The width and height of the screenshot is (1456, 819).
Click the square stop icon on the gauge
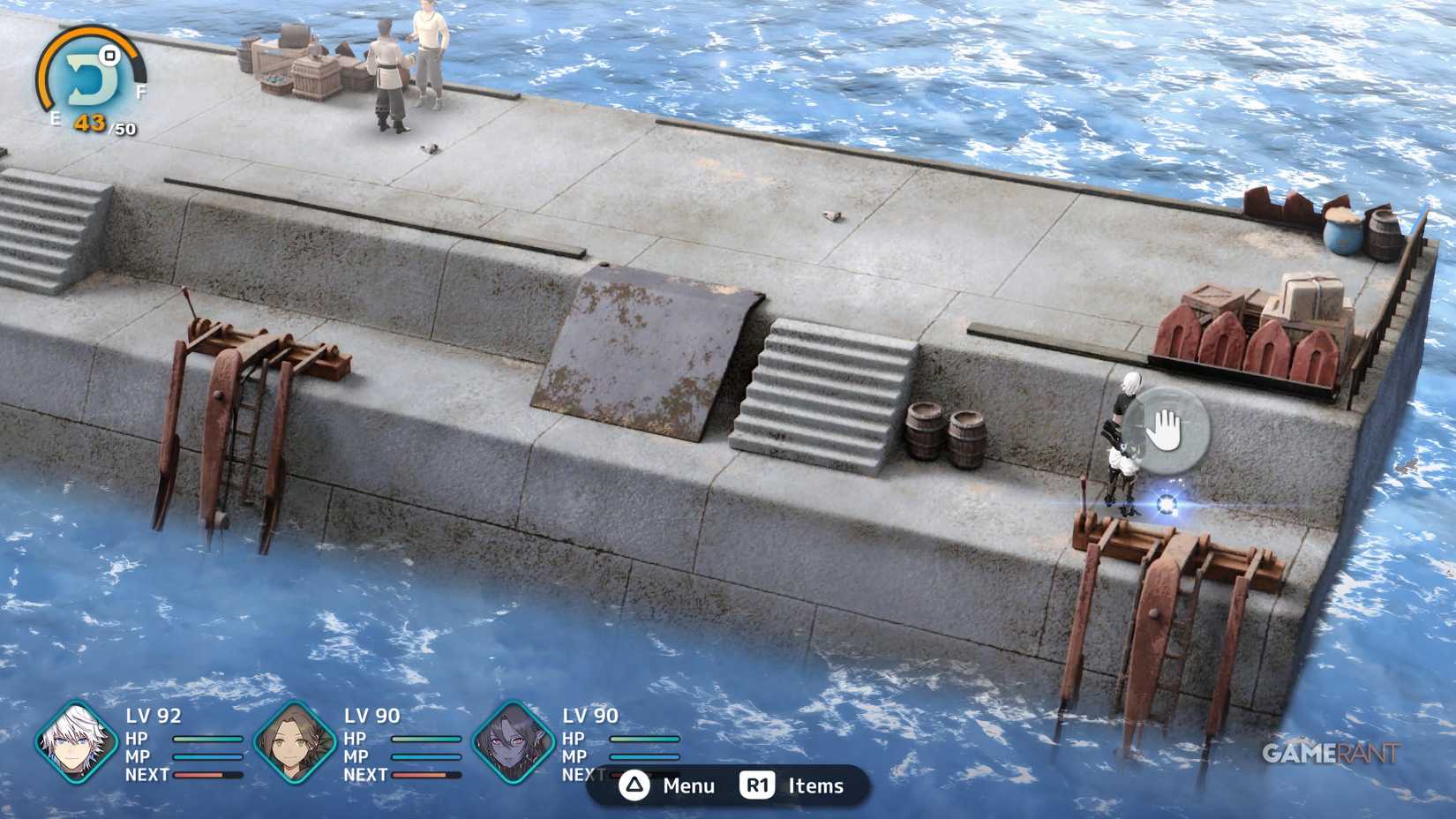click(109, 56)
